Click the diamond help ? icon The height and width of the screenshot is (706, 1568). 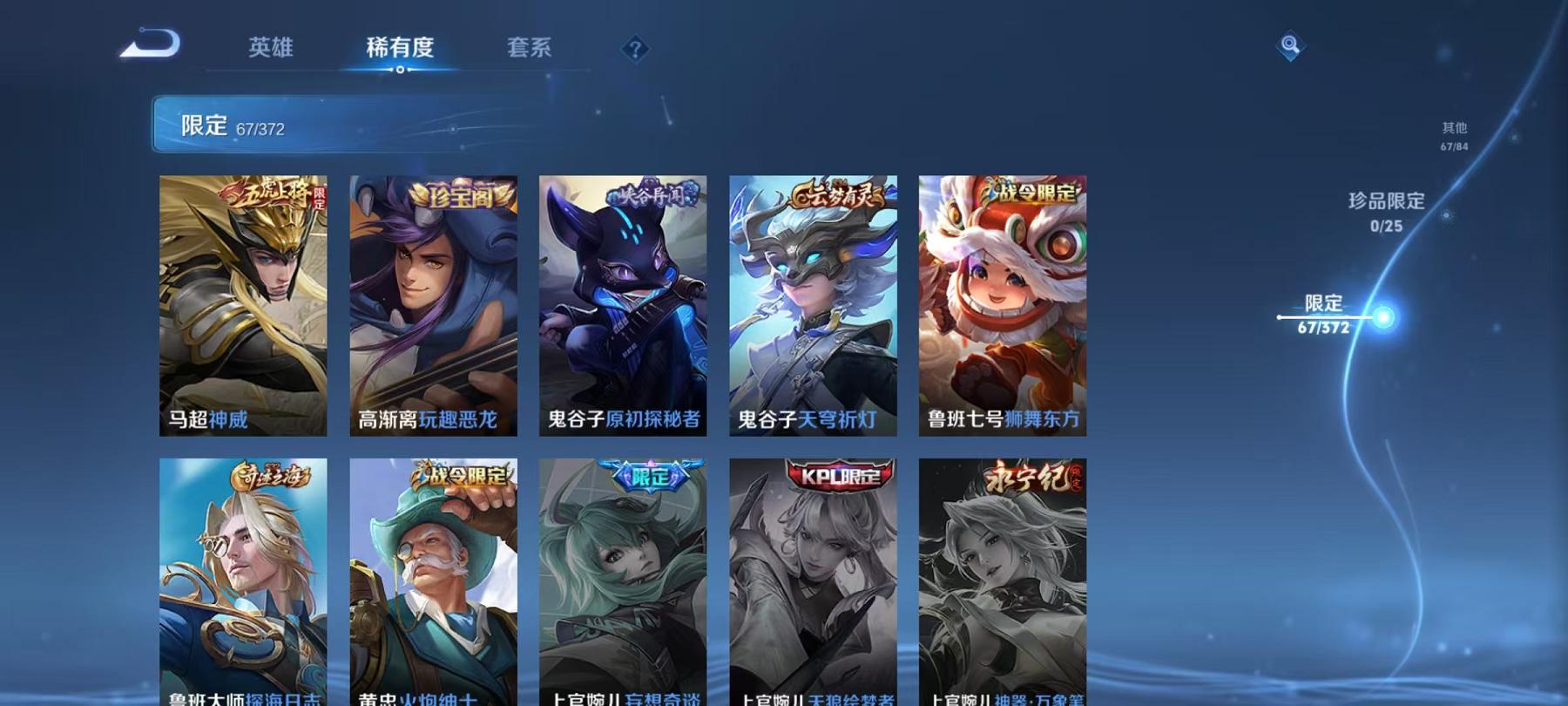pos(635,48)
